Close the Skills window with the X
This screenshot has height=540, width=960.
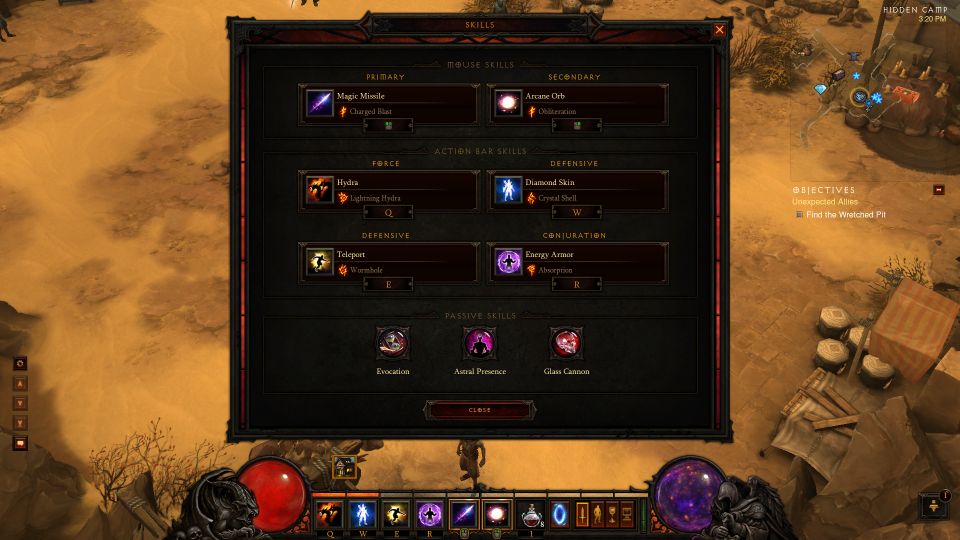[719, 30]
